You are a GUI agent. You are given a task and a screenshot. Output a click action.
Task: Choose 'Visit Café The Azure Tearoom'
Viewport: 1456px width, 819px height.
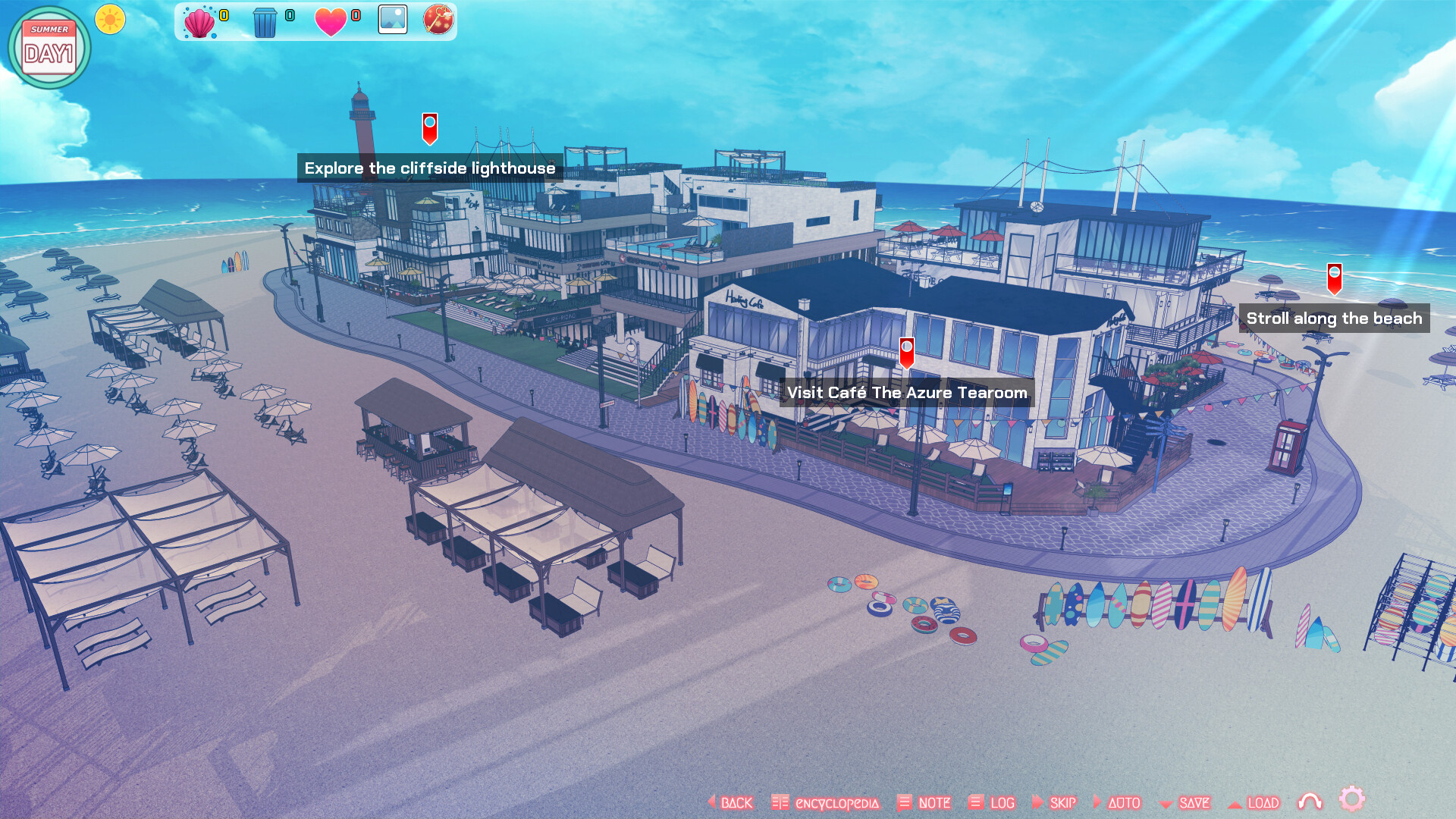pos(907,352)
